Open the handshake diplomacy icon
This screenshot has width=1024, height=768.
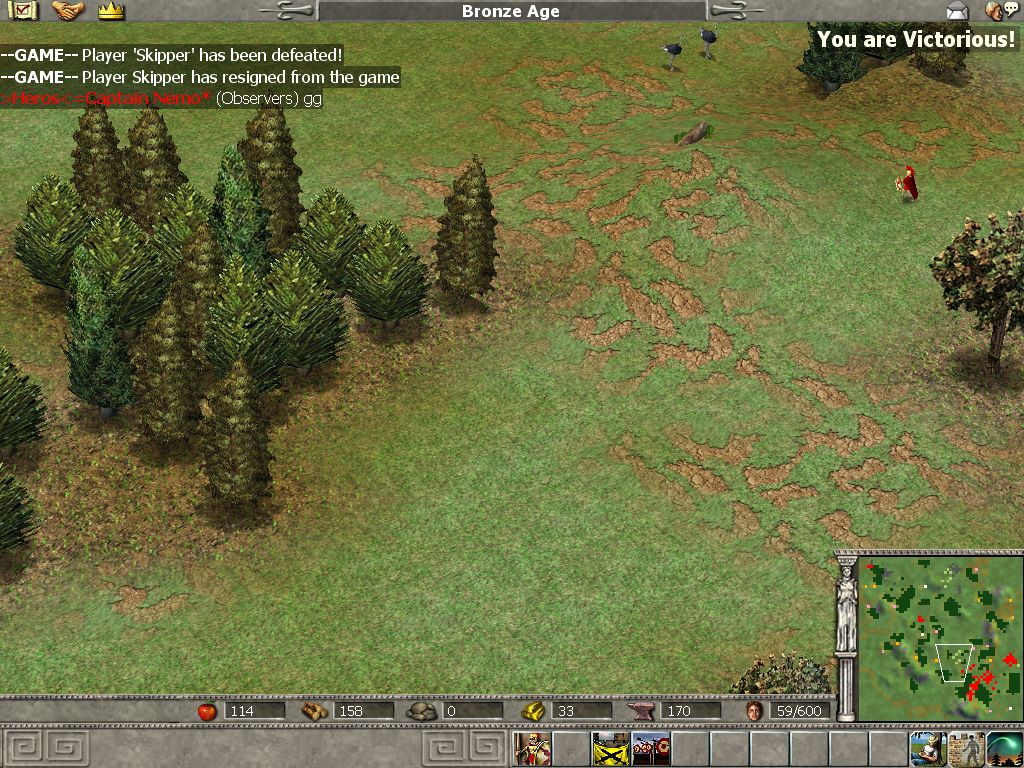[68, 11]
